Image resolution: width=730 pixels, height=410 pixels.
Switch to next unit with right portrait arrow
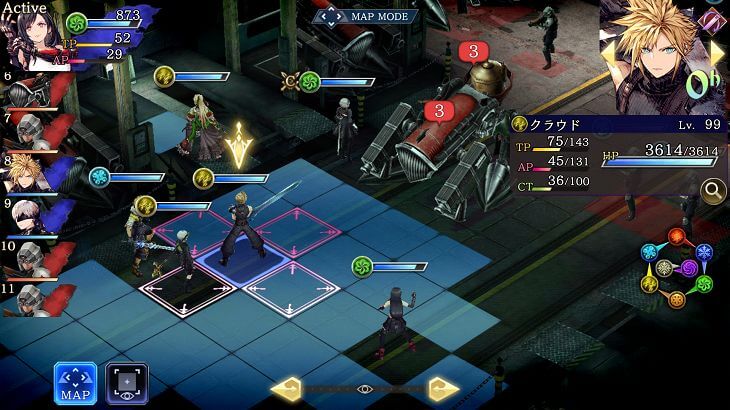pos(717,54)
